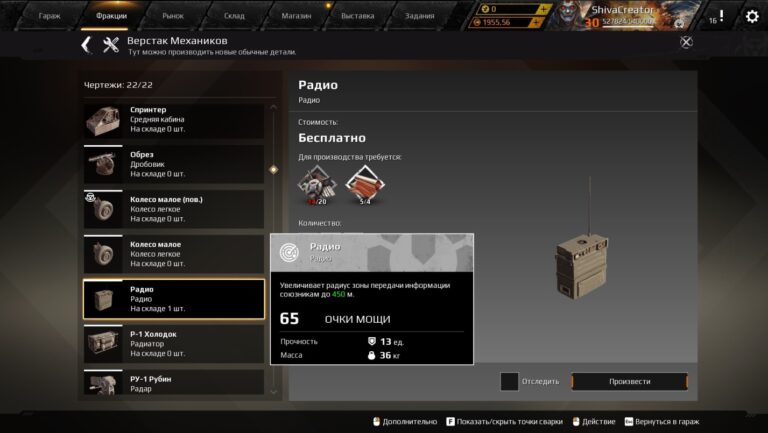Click the back arrow beside Верстак Механиков
The image size is (768, 433).
[86, 44]
